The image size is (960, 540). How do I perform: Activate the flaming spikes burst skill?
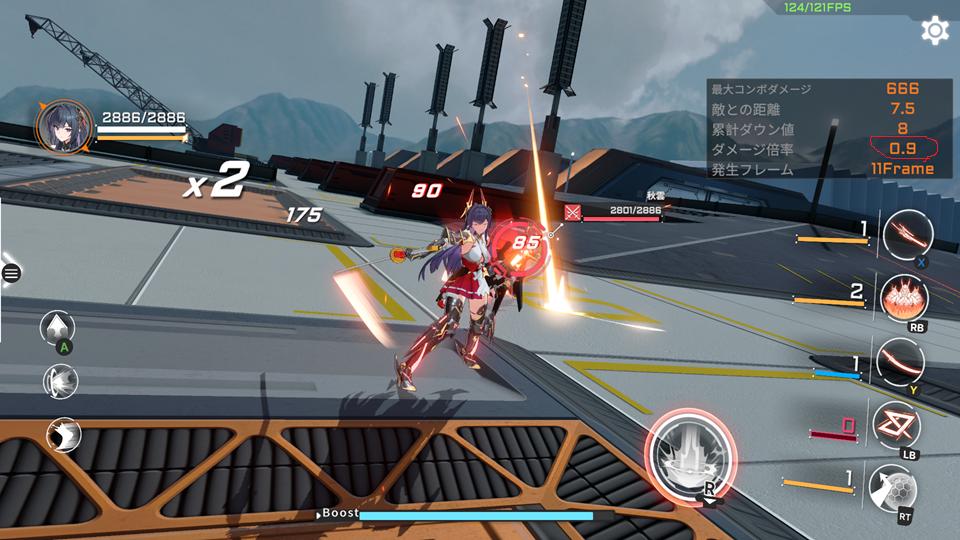(x=904, y=297)
